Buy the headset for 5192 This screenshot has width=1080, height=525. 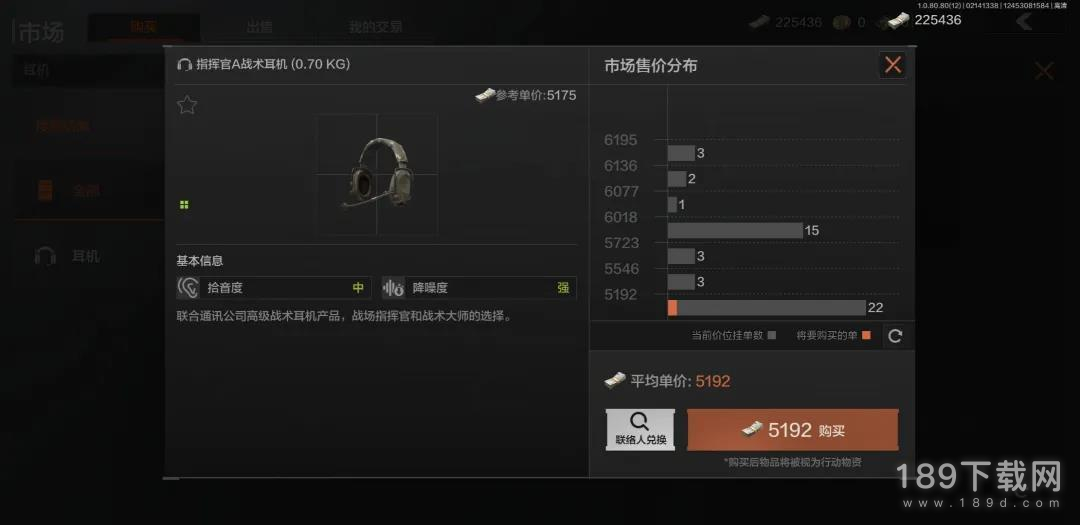click(792, 430)
